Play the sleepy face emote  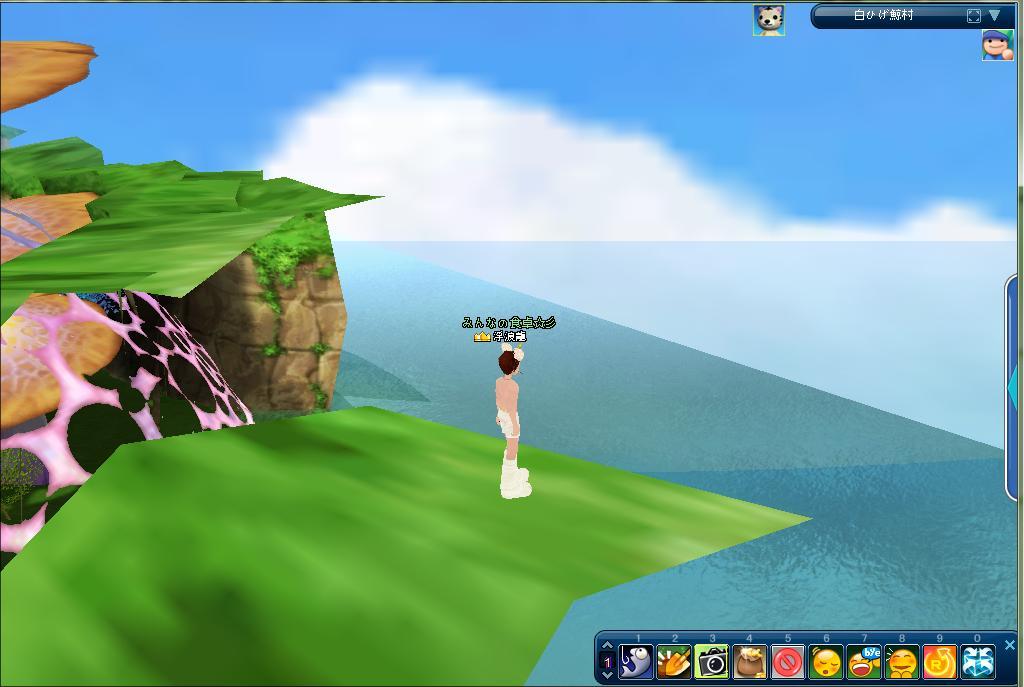(826, 662)
